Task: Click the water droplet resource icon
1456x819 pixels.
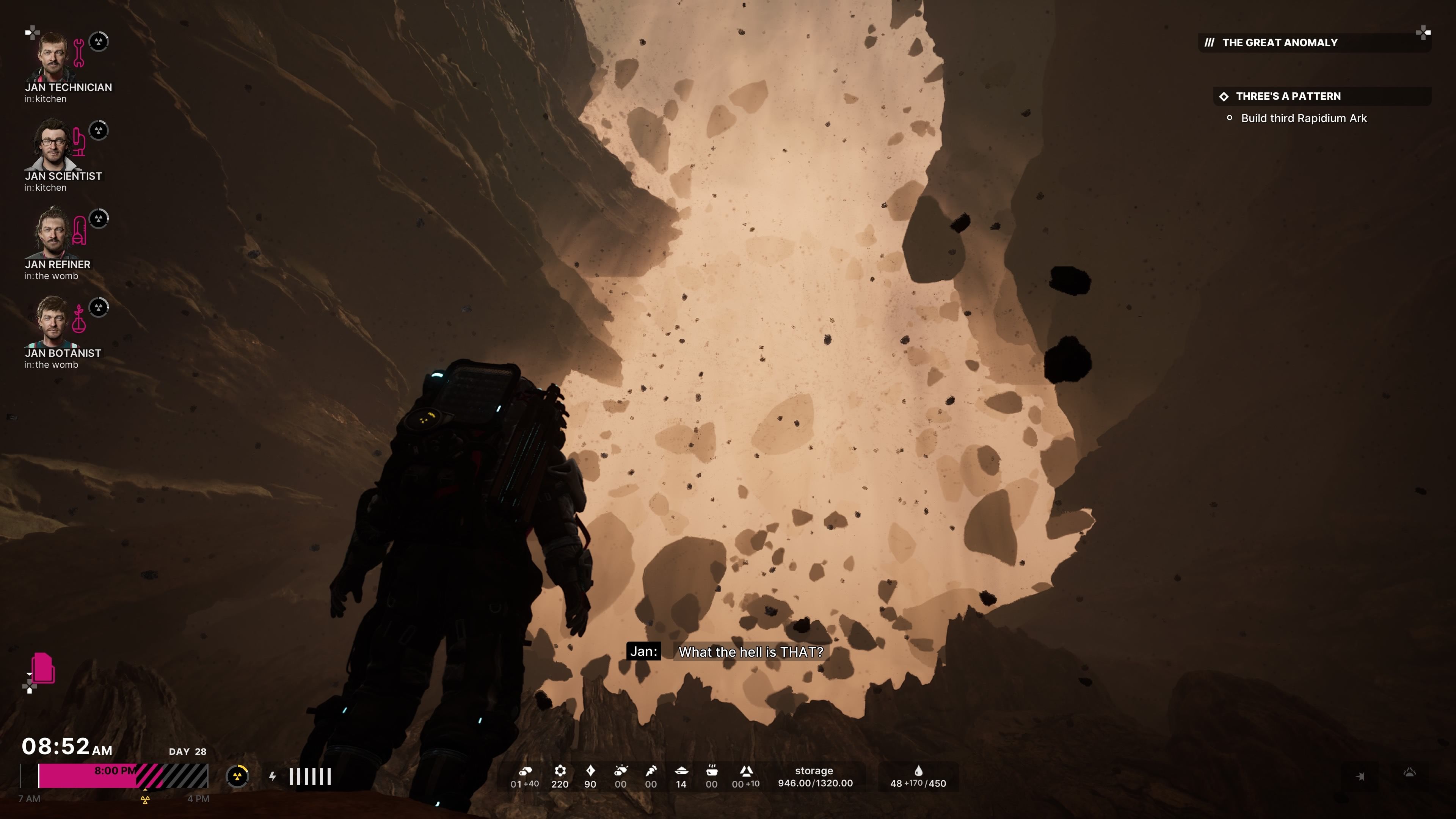Action: point(918,771)
